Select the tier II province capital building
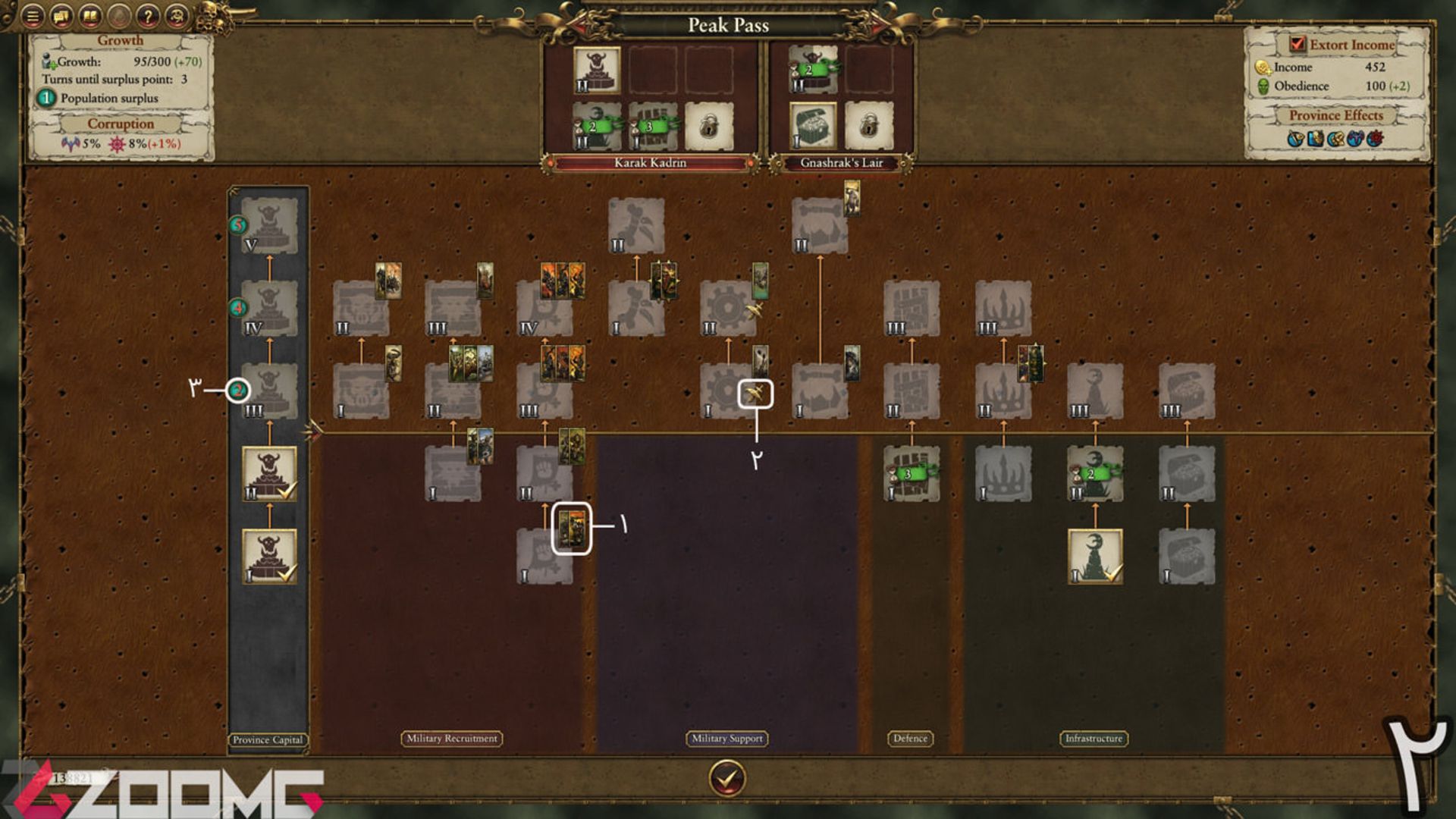Image resolution: width=1456 pixels, height=819 pixels. tap(269, 473)
